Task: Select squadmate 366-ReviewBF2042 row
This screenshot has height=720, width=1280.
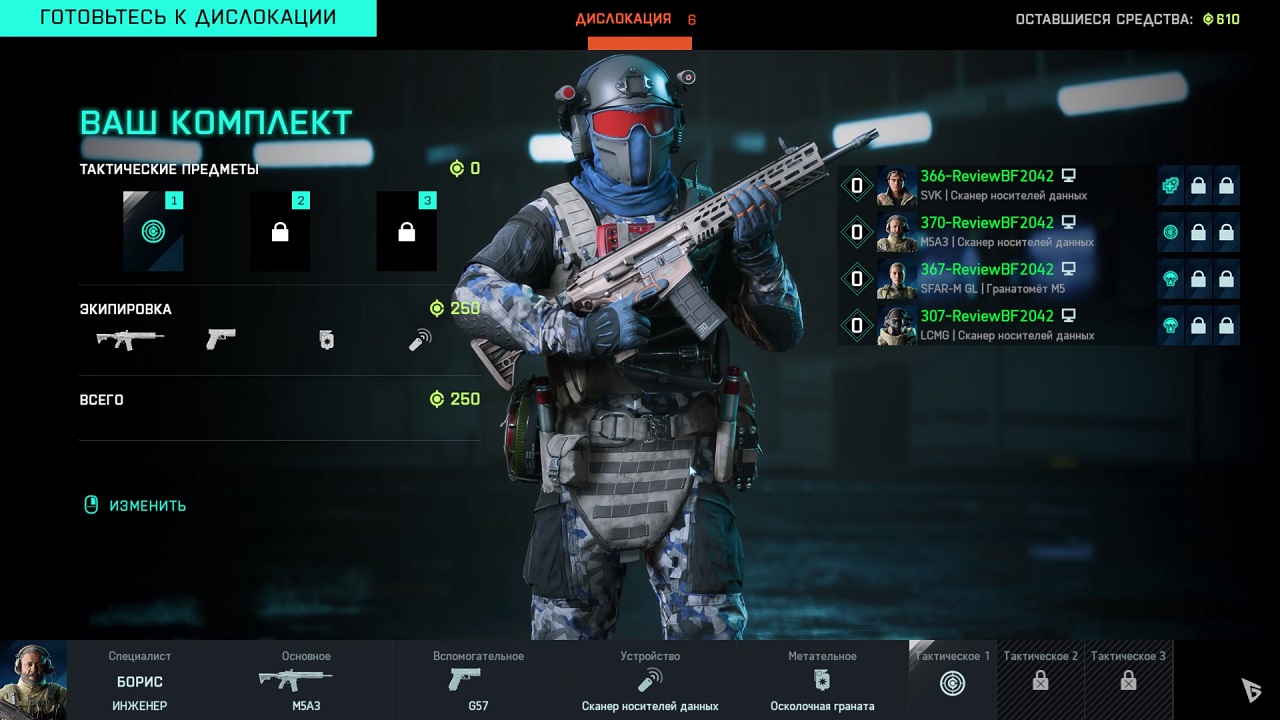Action: [1000, 186]
